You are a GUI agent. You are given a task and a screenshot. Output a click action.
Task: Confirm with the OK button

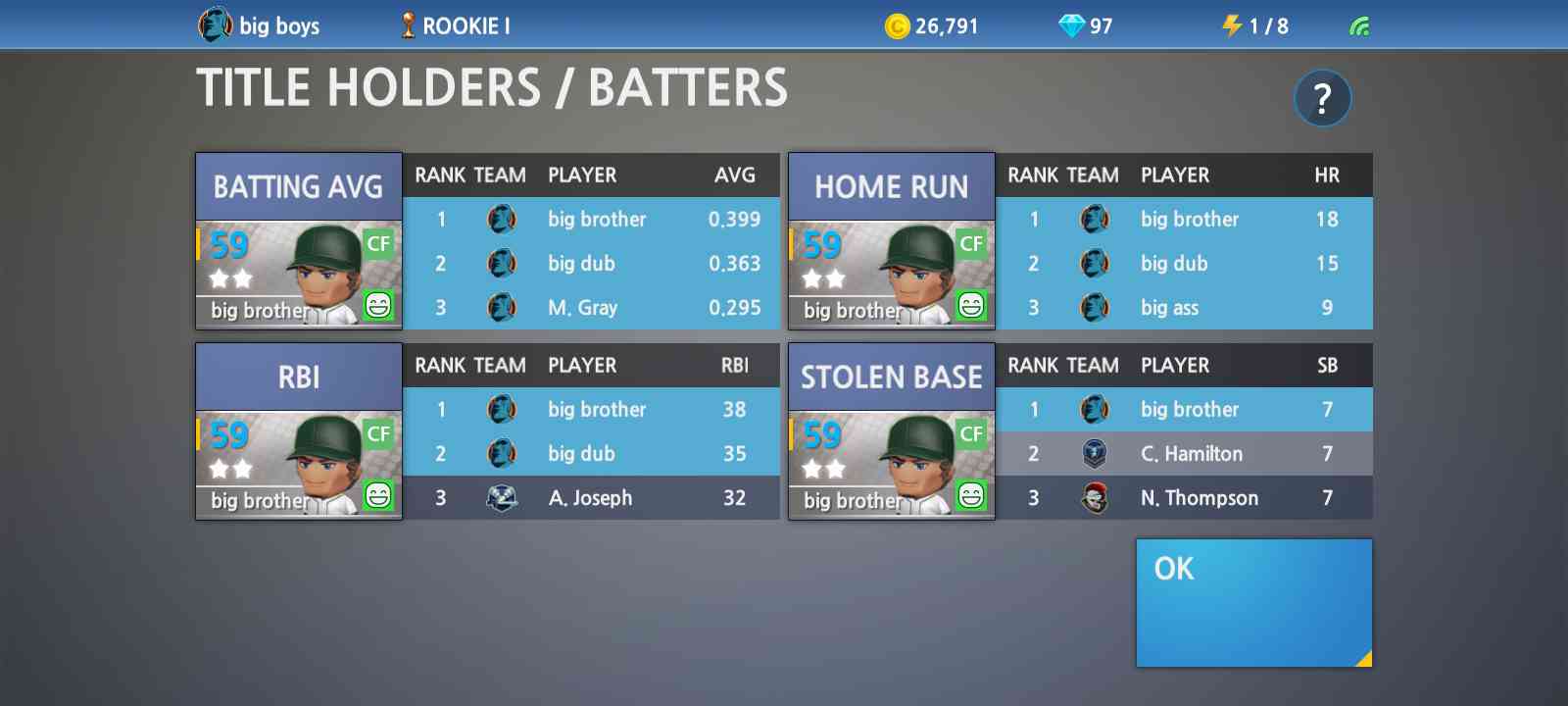(x=1253, y=602)
